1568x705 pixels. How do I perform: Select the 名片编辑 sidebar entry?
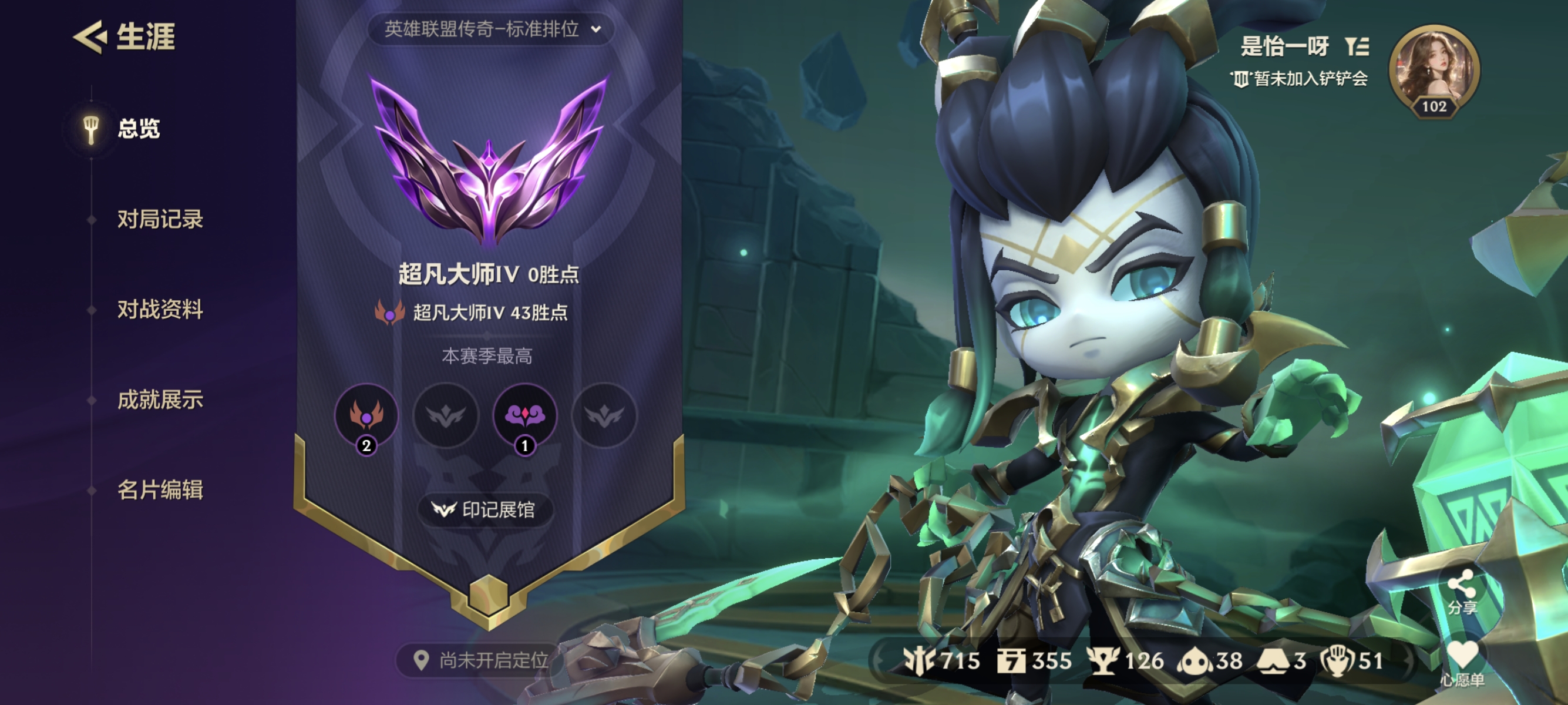tap(161, 492)
